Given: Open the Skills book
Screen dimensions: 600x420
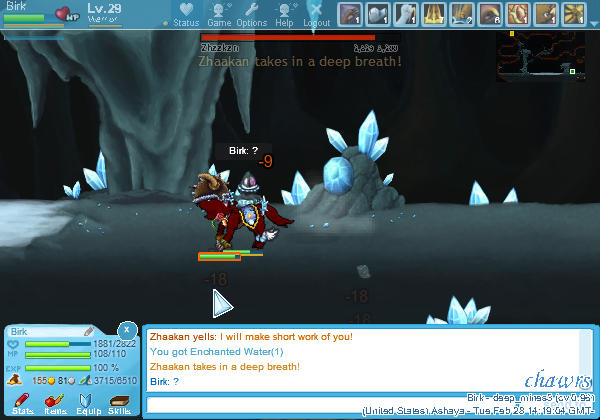Looking at the screenshot, I should [119, 402].
